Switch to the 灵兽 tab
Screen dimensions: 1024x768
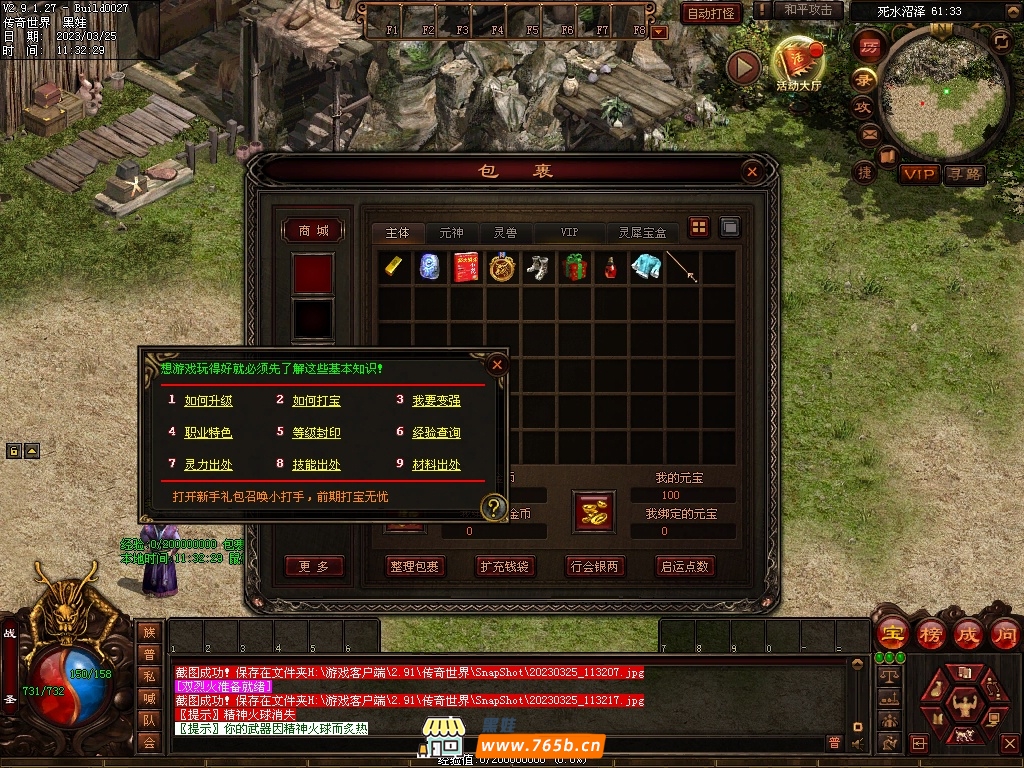tap(506, 232)
